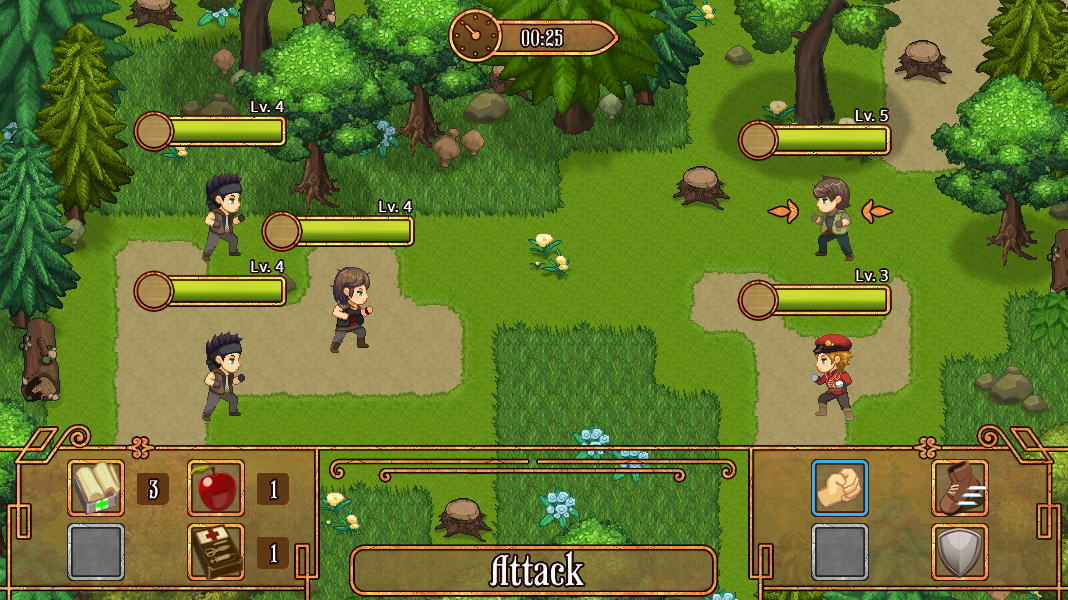Activate the running boot action
Screen dimensions: 1068x600
point(960,488)
